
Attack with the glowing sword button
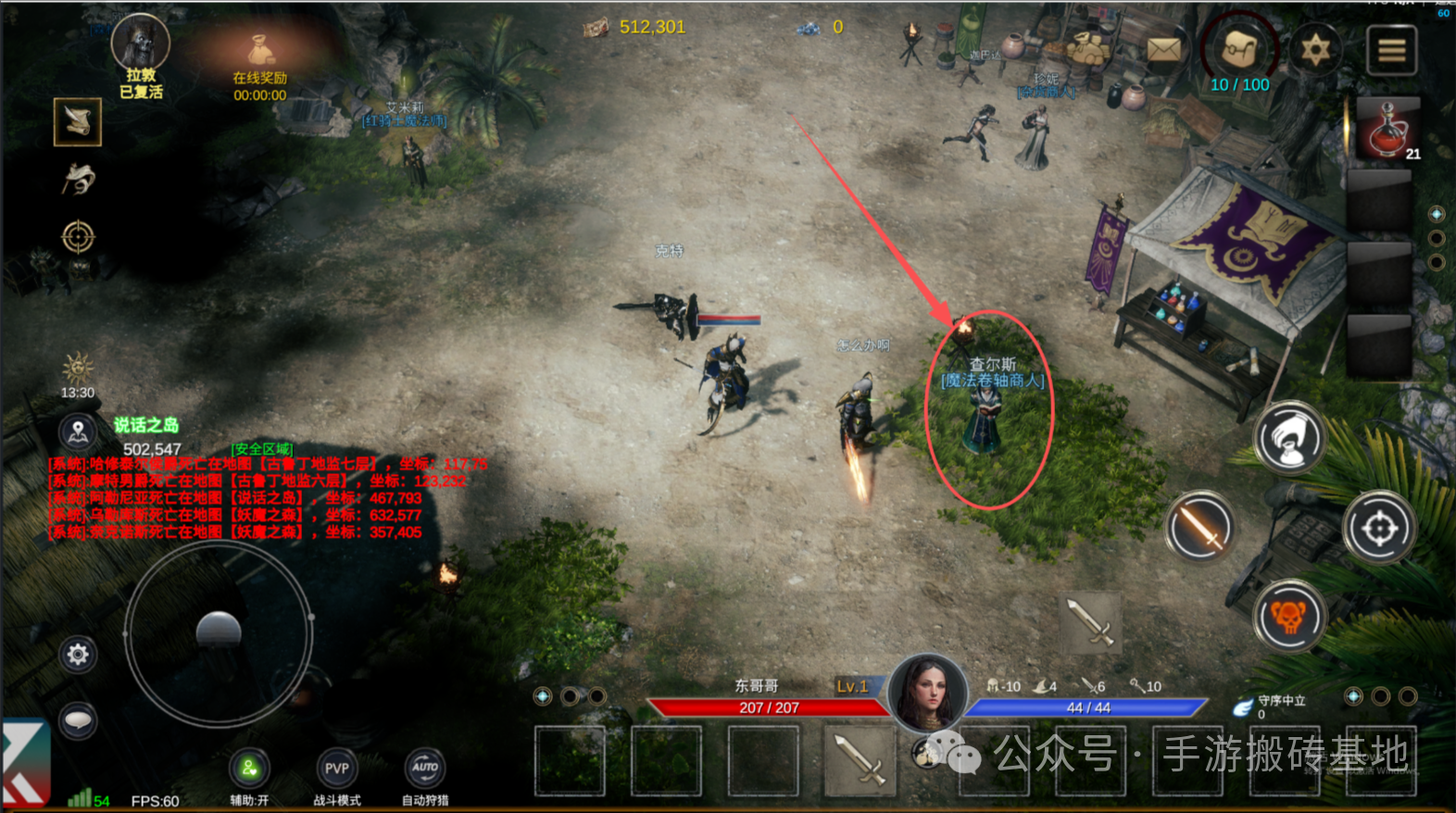coord(1200,528)
